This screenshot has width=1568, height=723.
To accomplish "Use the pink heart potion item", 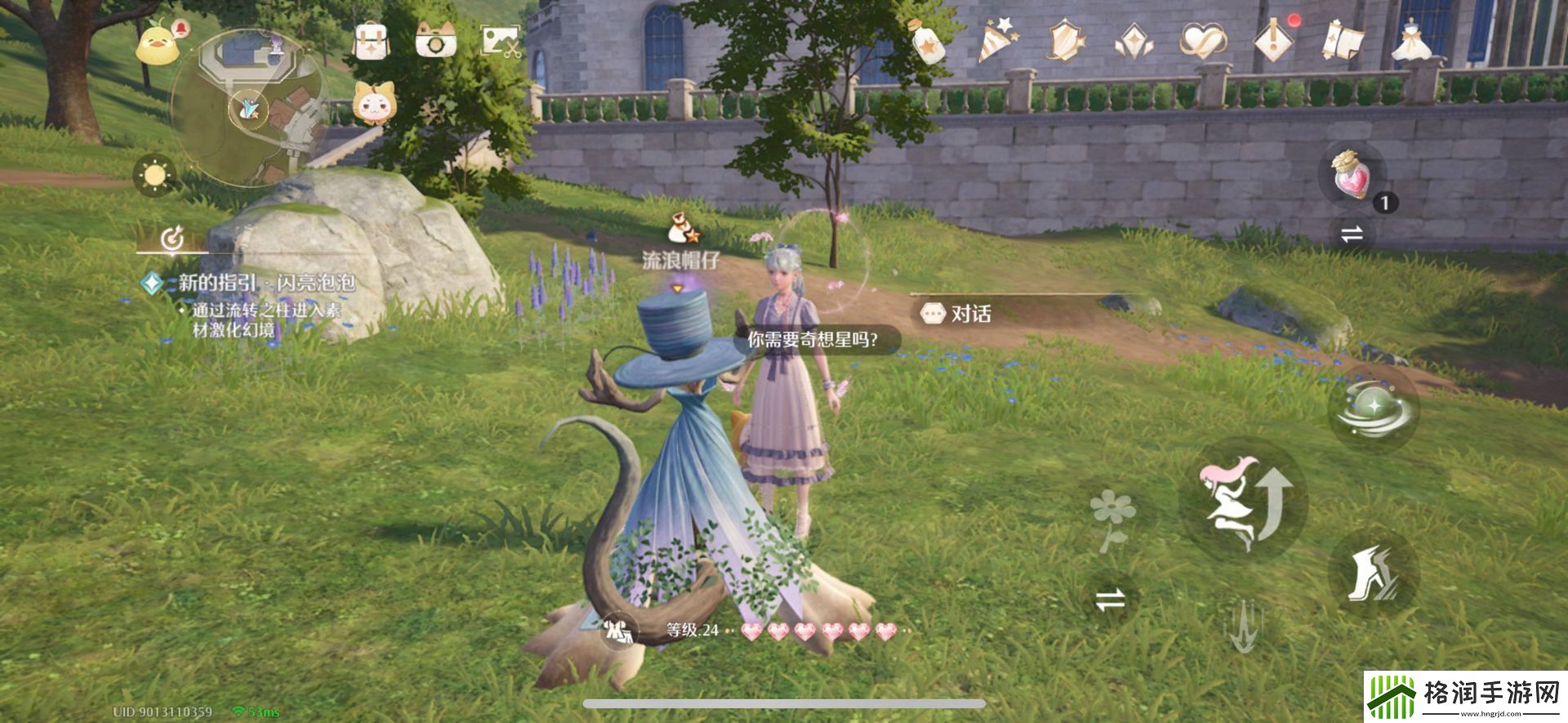I will click(1352, 174).
